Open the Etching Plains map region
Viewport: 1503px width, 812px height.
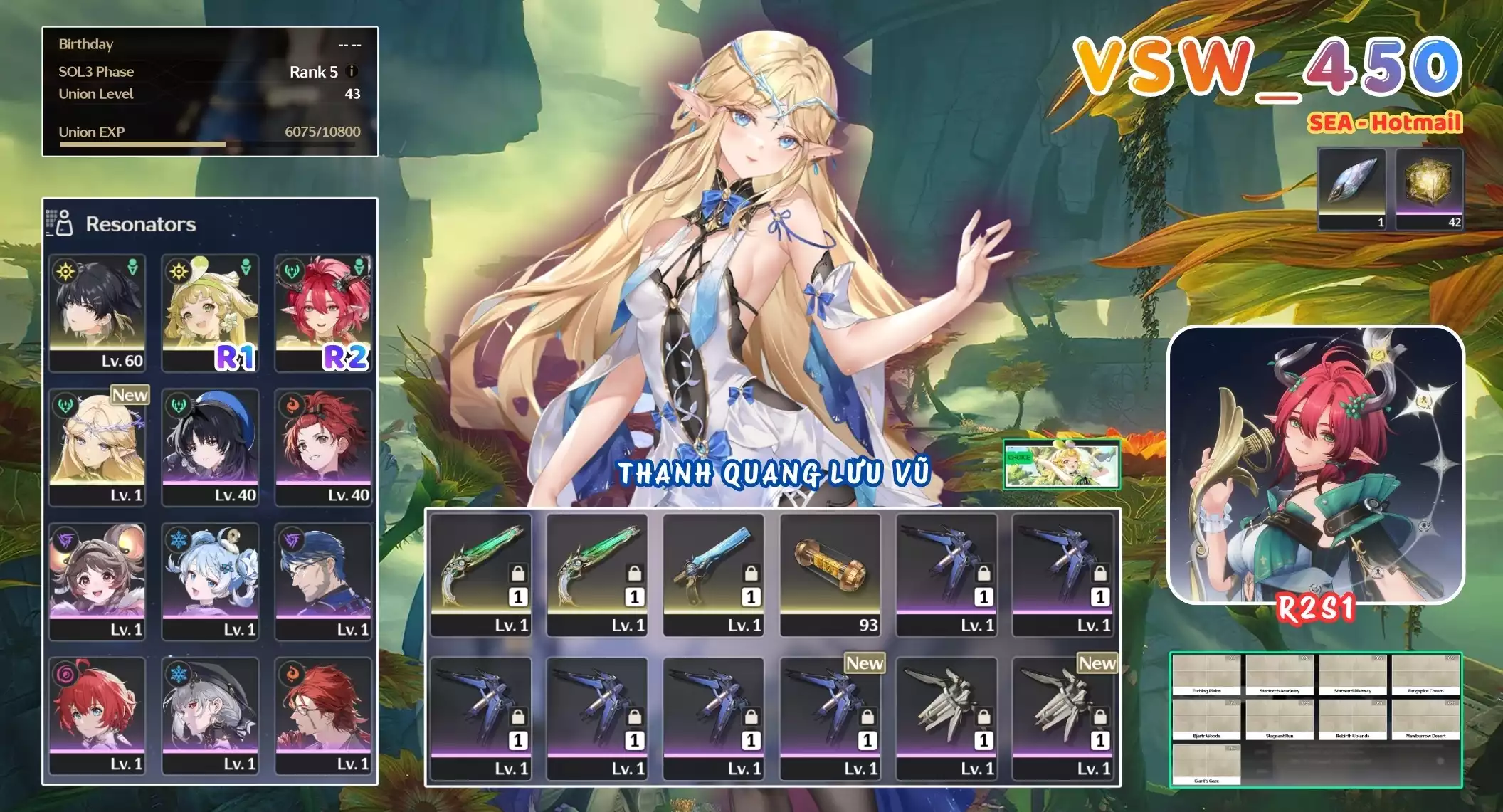pyautogui.click(x=1206, y=673)
